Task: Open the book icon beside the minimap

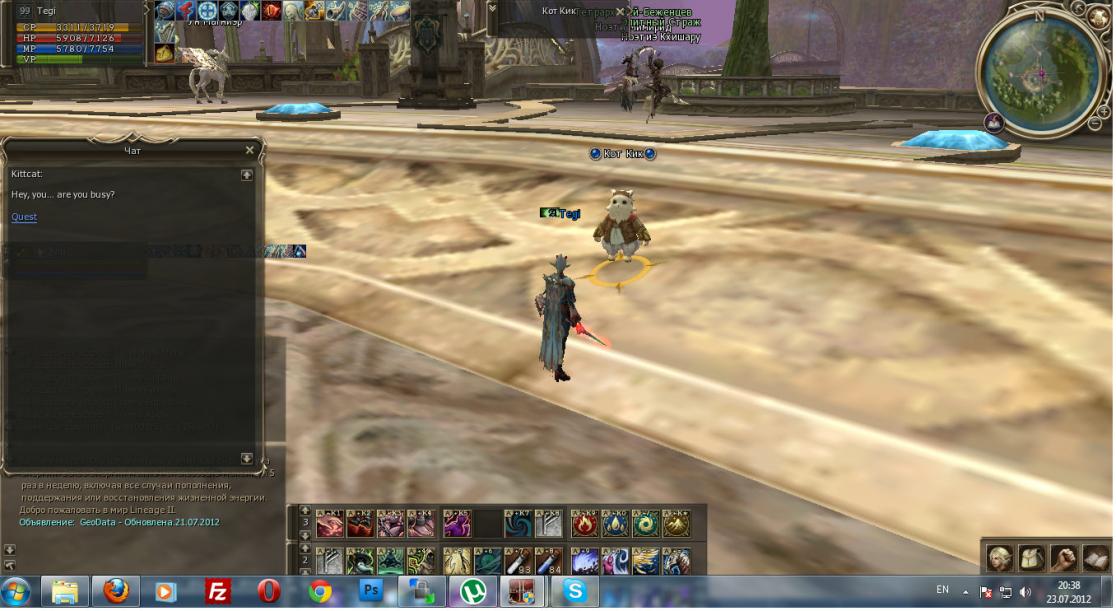Action: [x=994, y=122]
